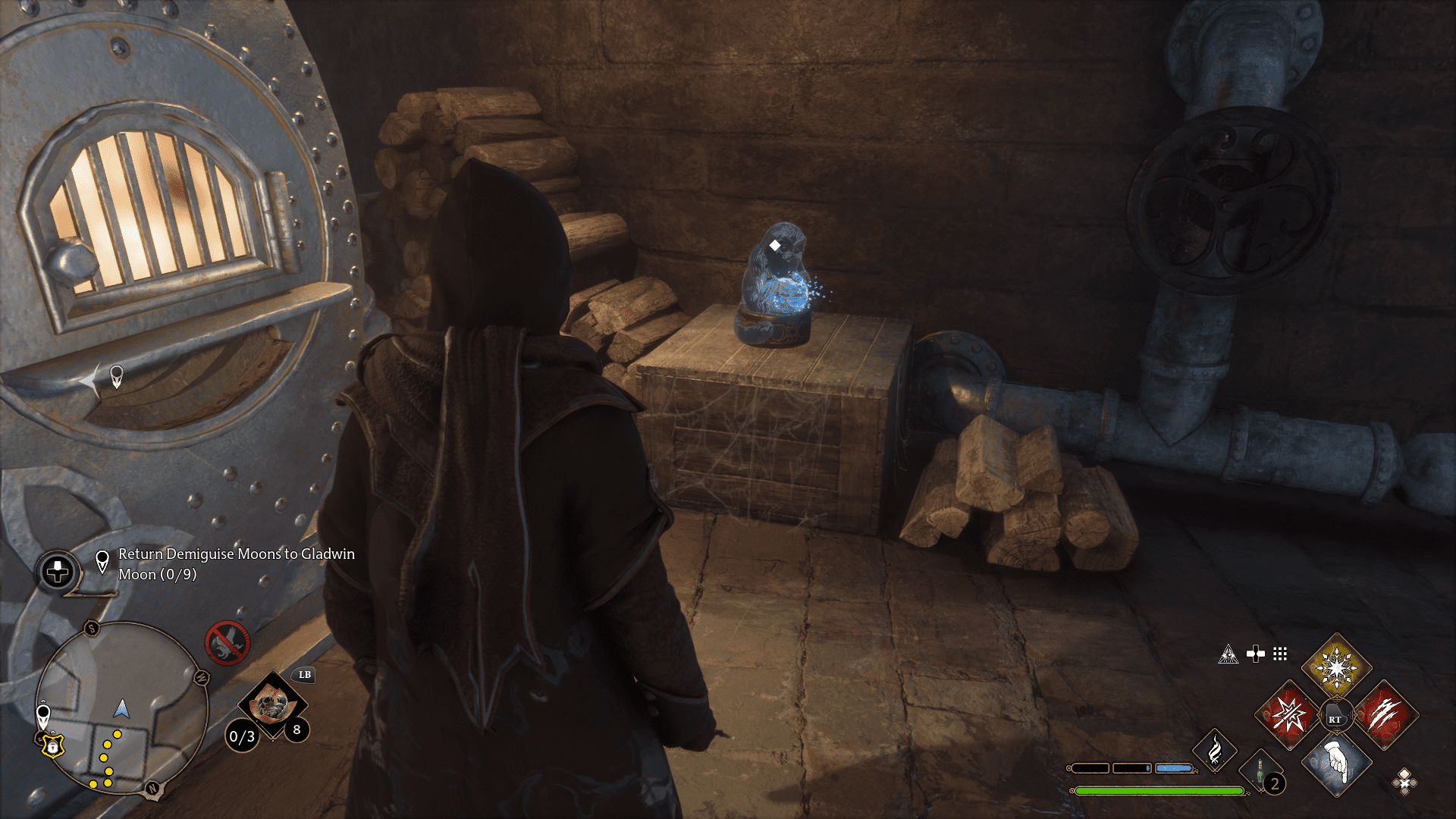Click the Eye of Providence detection icon
The image size is (1456, 819).
click(1228, 655)
